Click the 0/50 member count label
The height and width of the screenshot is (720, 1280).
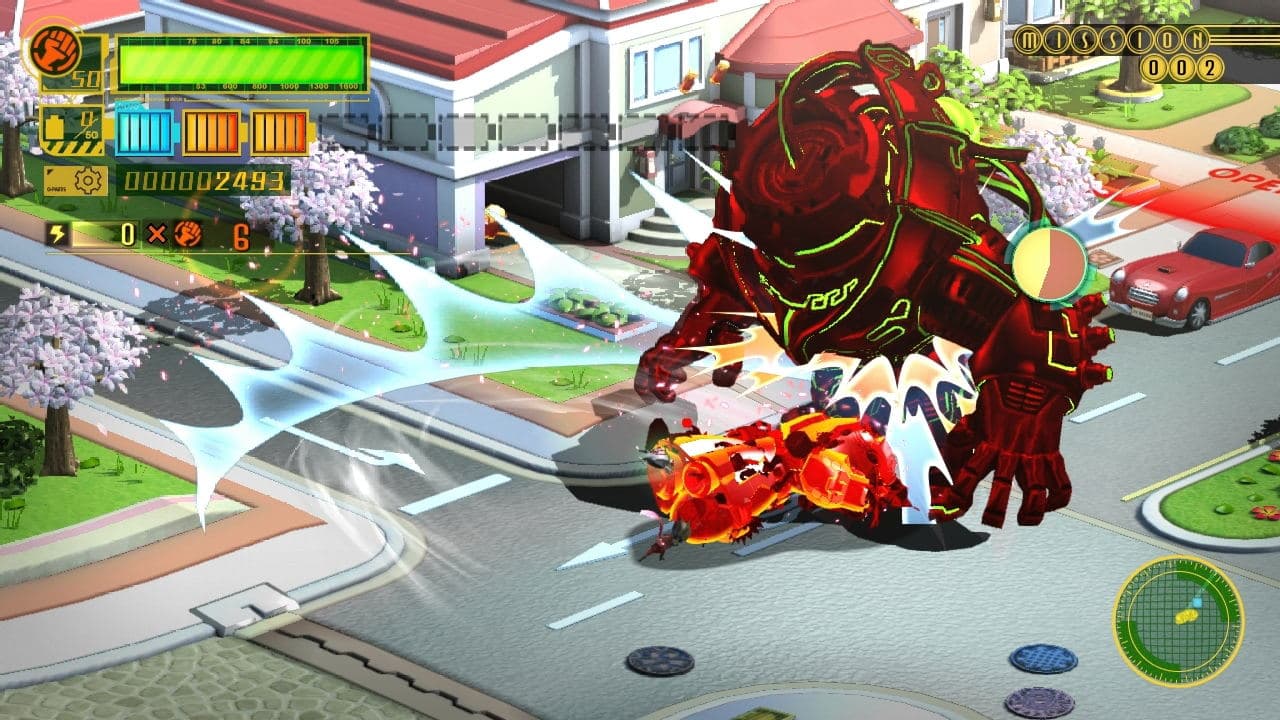[x=87, y=125]
